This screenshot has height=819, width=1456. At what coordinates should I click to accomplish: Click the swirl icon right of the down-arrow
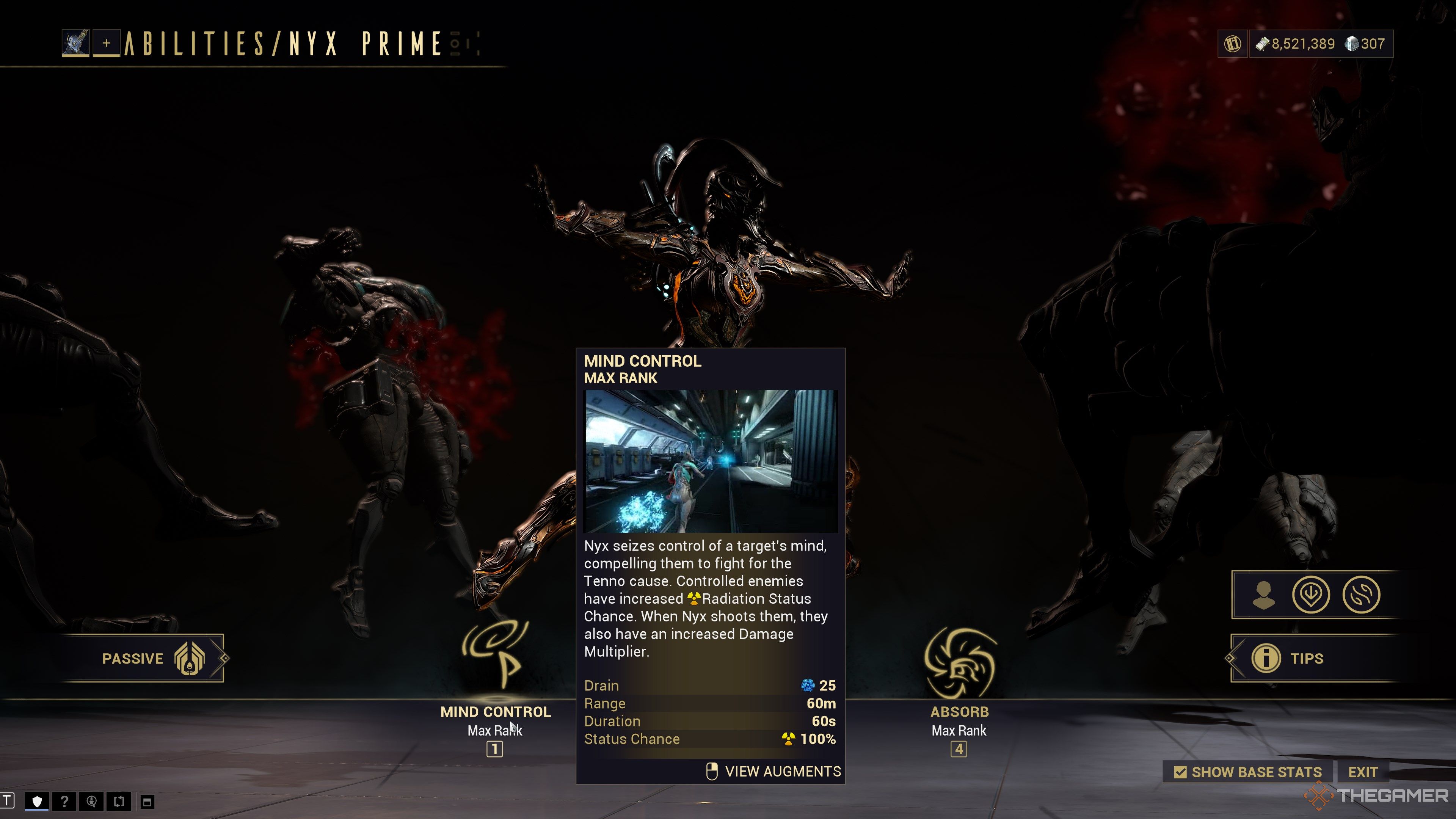(1361, 595)
